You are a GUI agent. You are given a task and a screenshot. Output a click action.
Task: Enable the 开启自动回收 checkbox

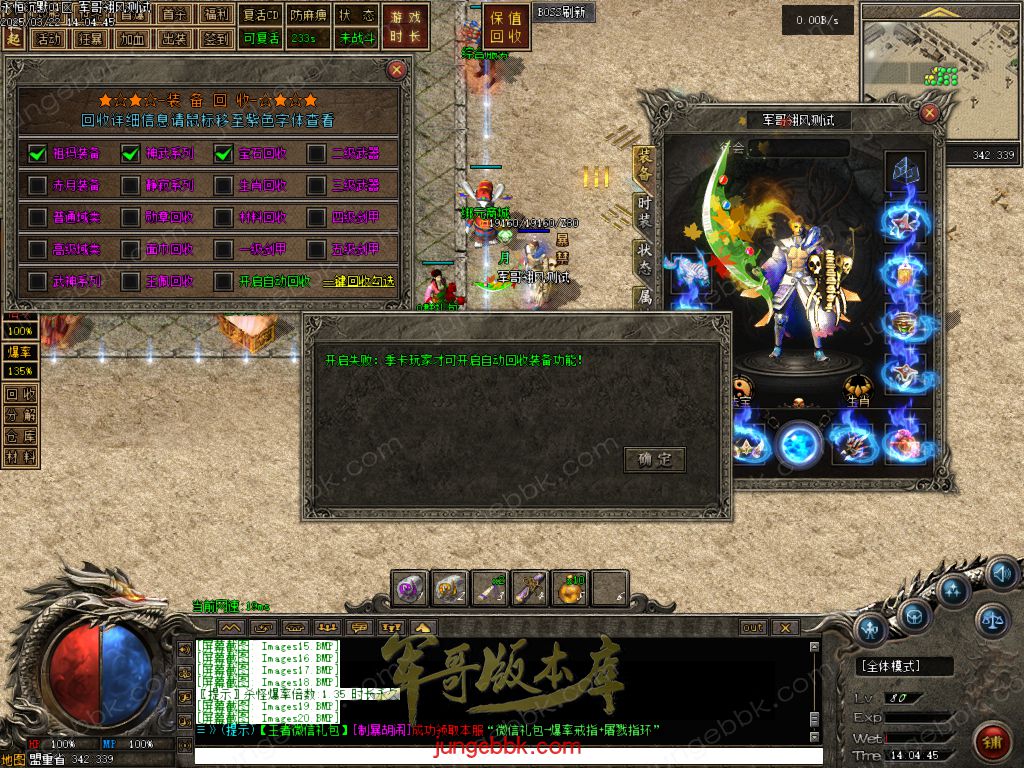click(x=223, y=281)
